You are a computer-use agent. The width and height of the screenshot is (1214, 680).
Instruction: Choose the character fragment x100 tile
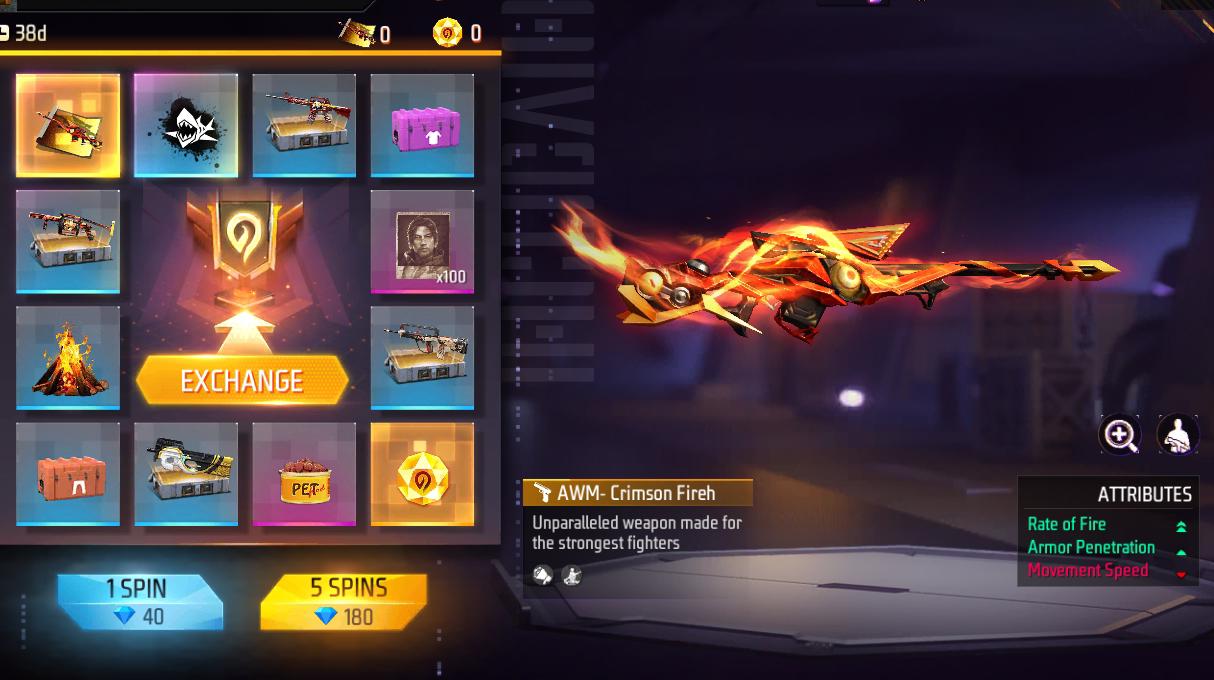click(x=422, y=242)
